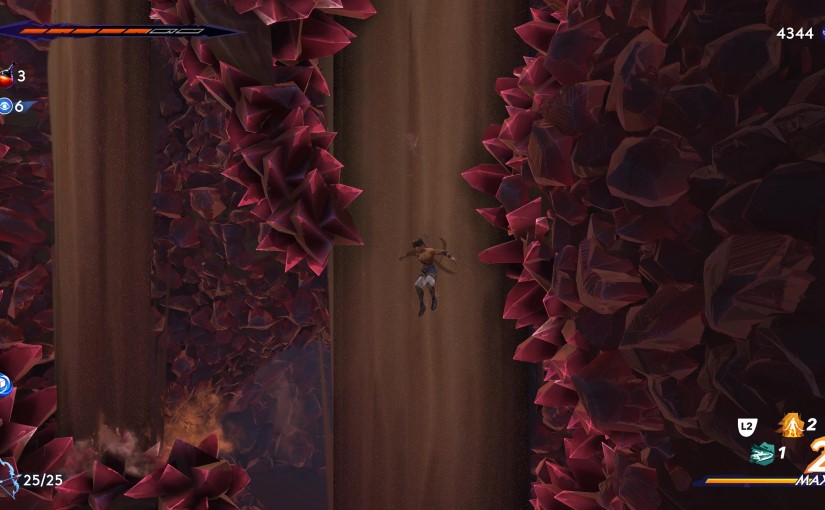Select the blue eye memory shard icon
825x510 pixels.
click(x=5, y=106)
